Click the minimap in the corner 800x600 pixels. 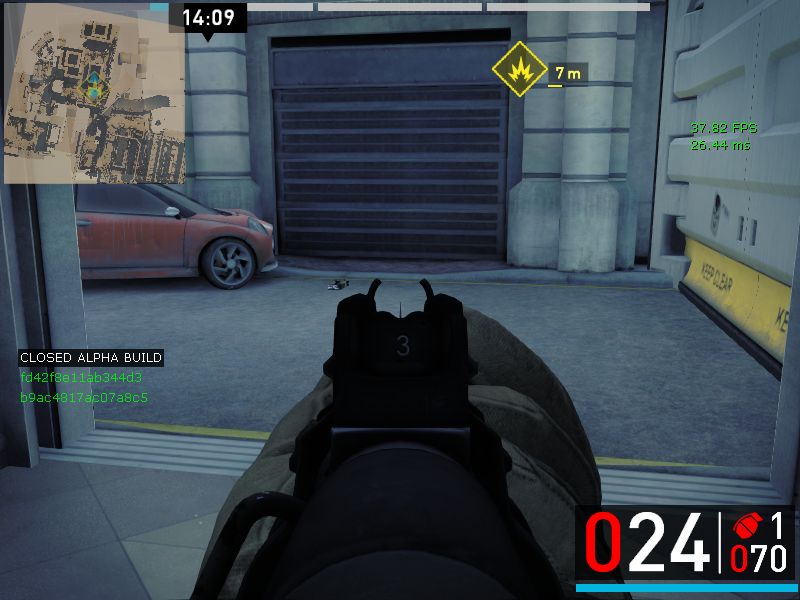point(94,93)
